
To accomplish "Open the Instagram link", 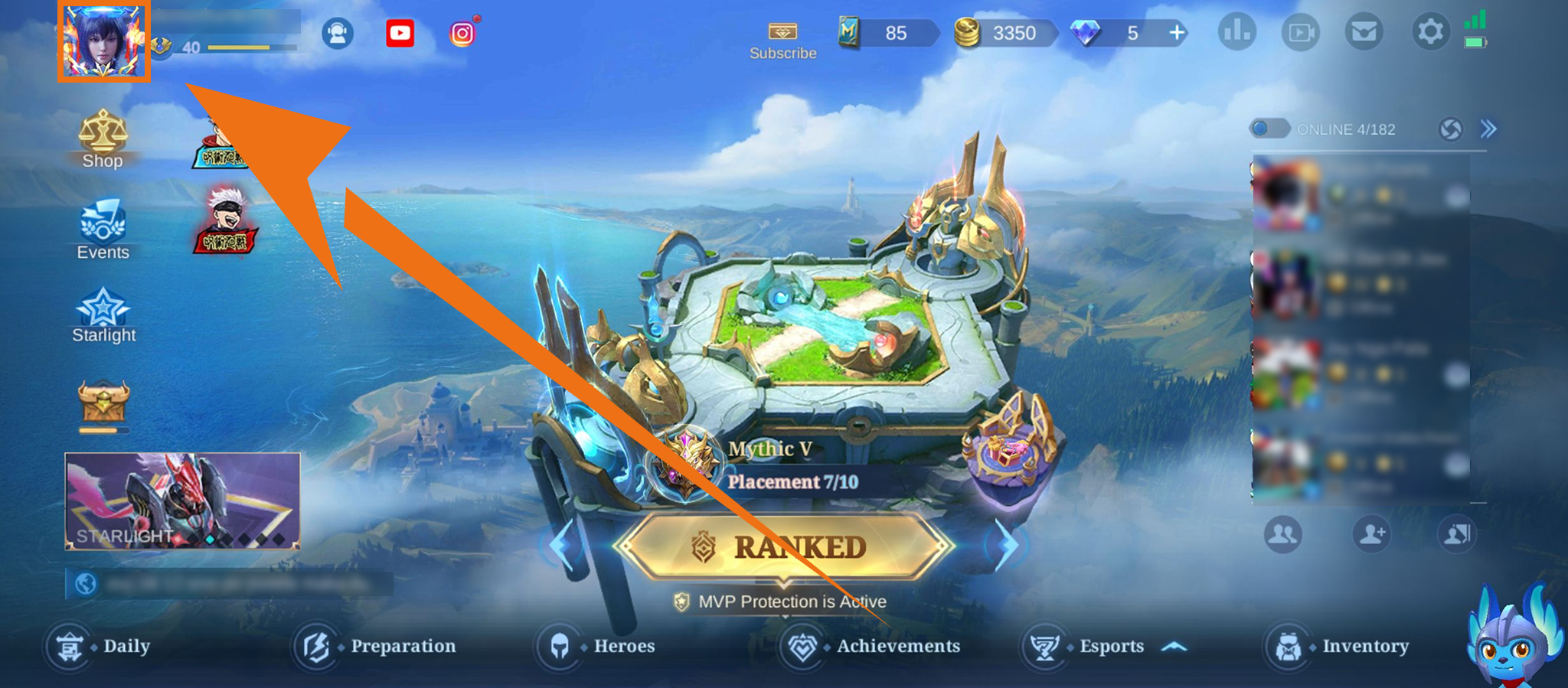I will 462,34.
